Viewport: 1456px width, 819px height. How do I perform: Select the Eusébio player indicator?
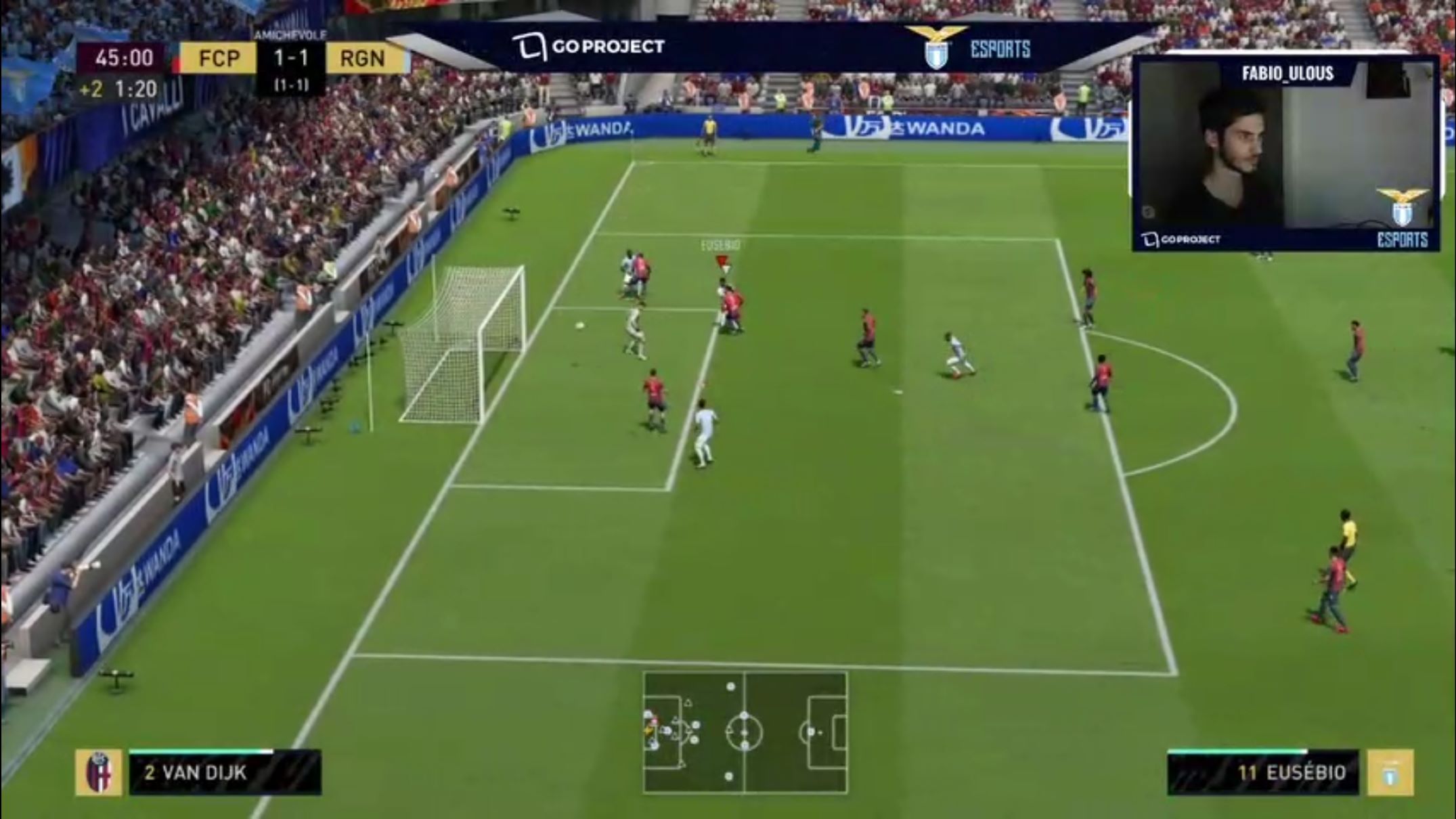pos(1263,772)
